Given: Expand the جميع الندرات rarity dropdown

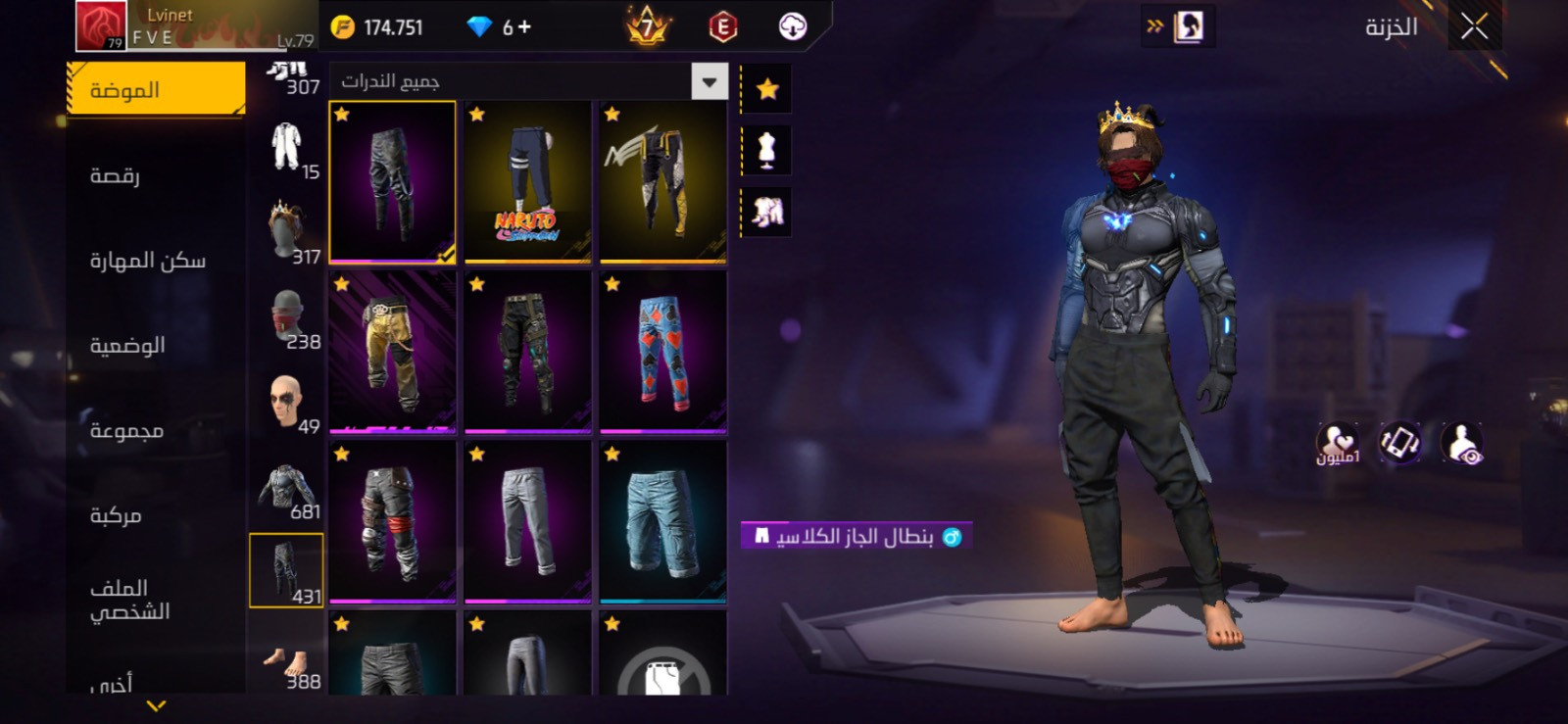Looking at the screenshot, I should [709, 82].
